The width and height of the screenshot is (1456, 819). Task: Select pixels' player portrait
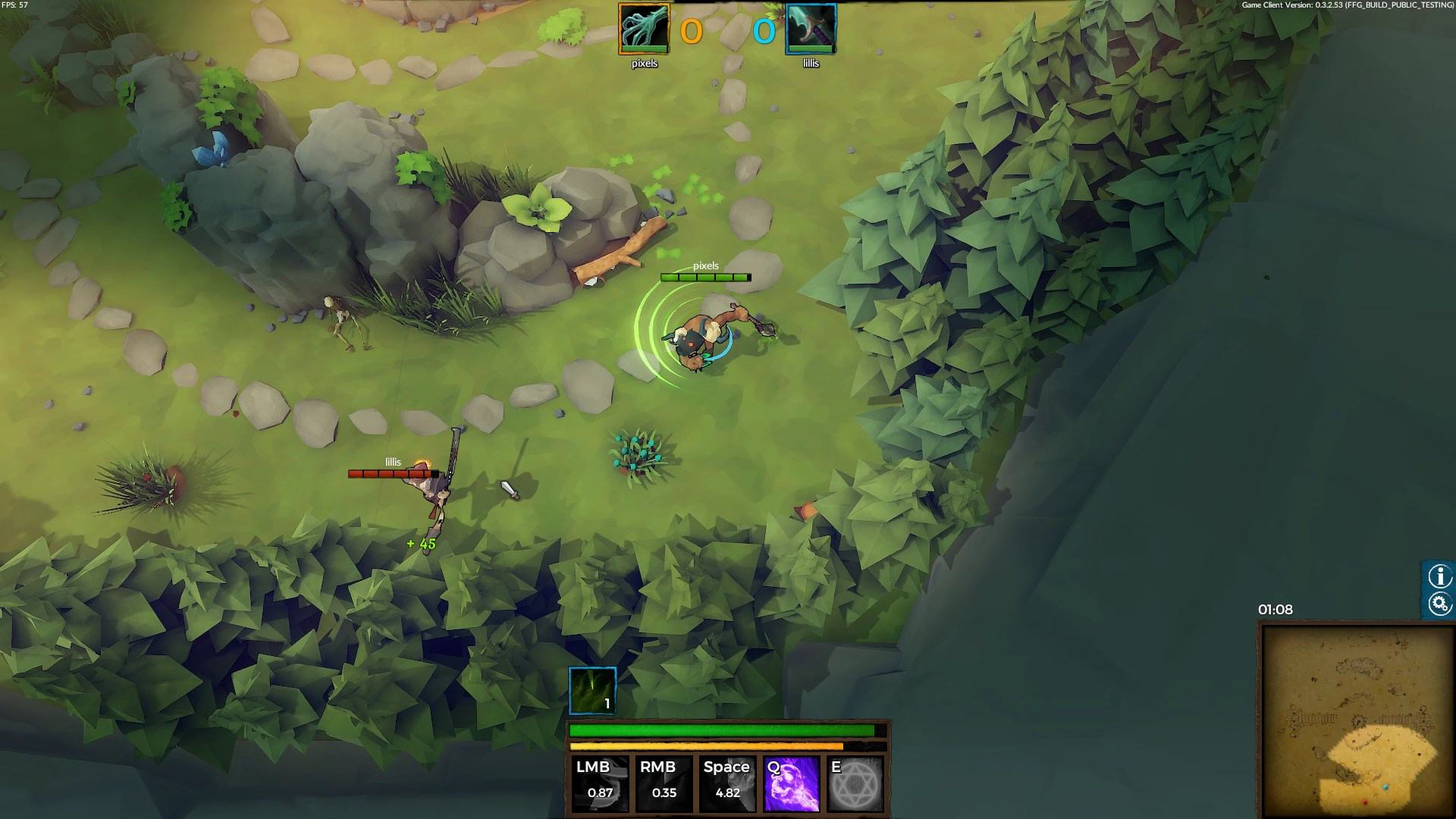coord(644,29)
